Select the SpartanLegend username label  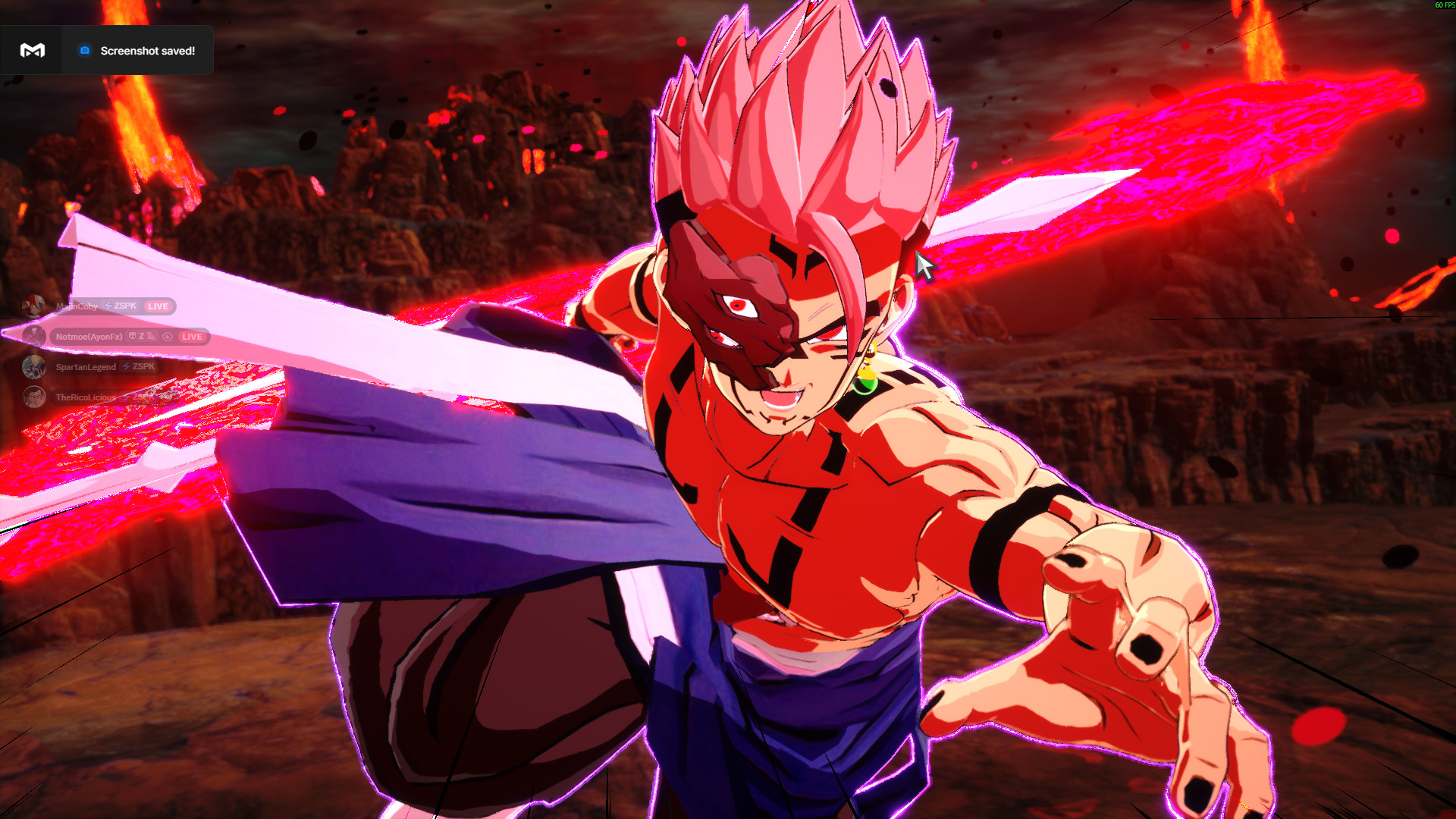[x=85, y=367]
